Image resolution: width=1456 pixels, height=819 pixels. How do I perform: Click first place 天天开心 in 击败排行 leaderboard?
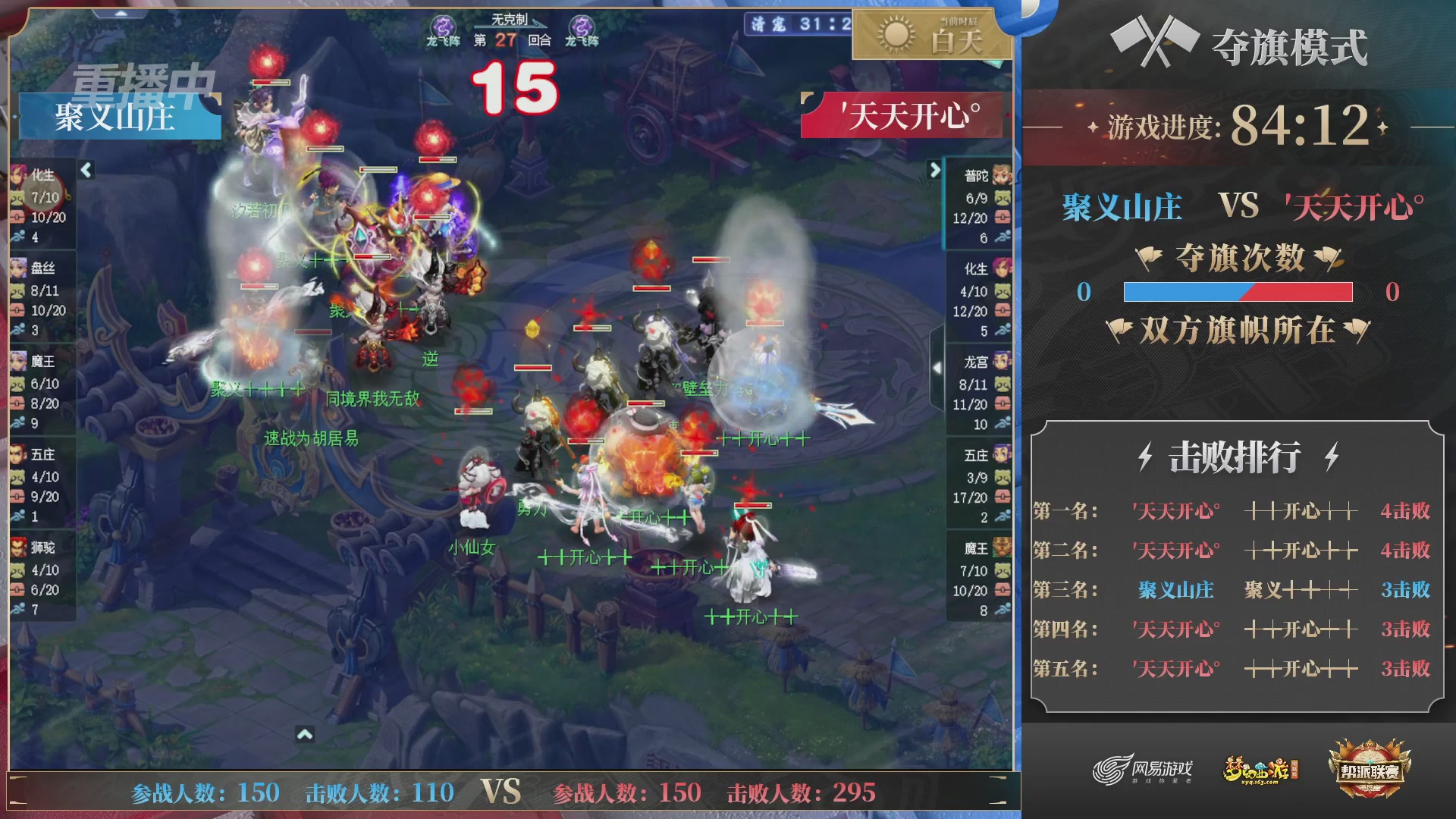1176,511
